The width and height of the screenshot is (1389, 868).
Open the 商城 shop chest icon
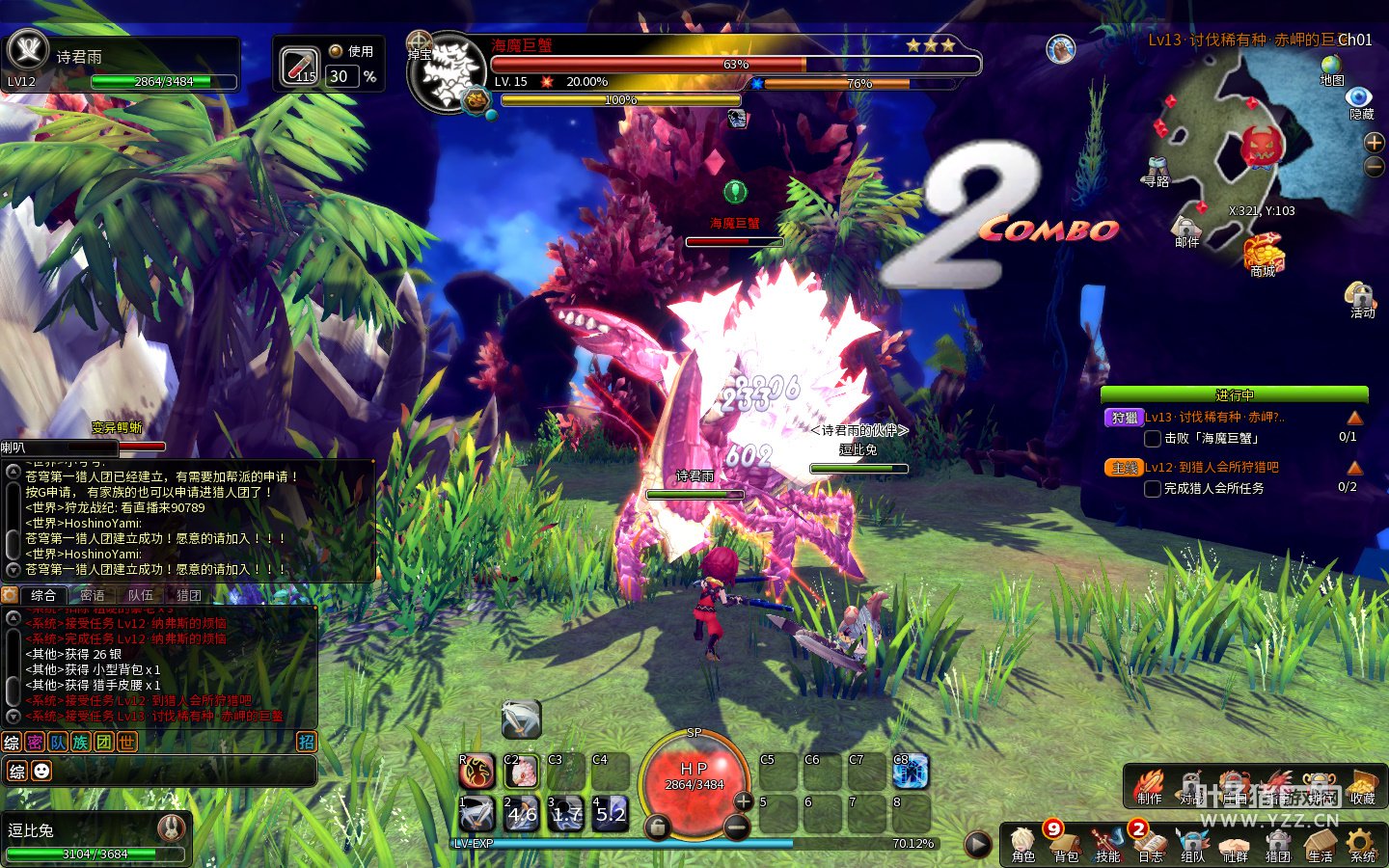pos(1263,255)
